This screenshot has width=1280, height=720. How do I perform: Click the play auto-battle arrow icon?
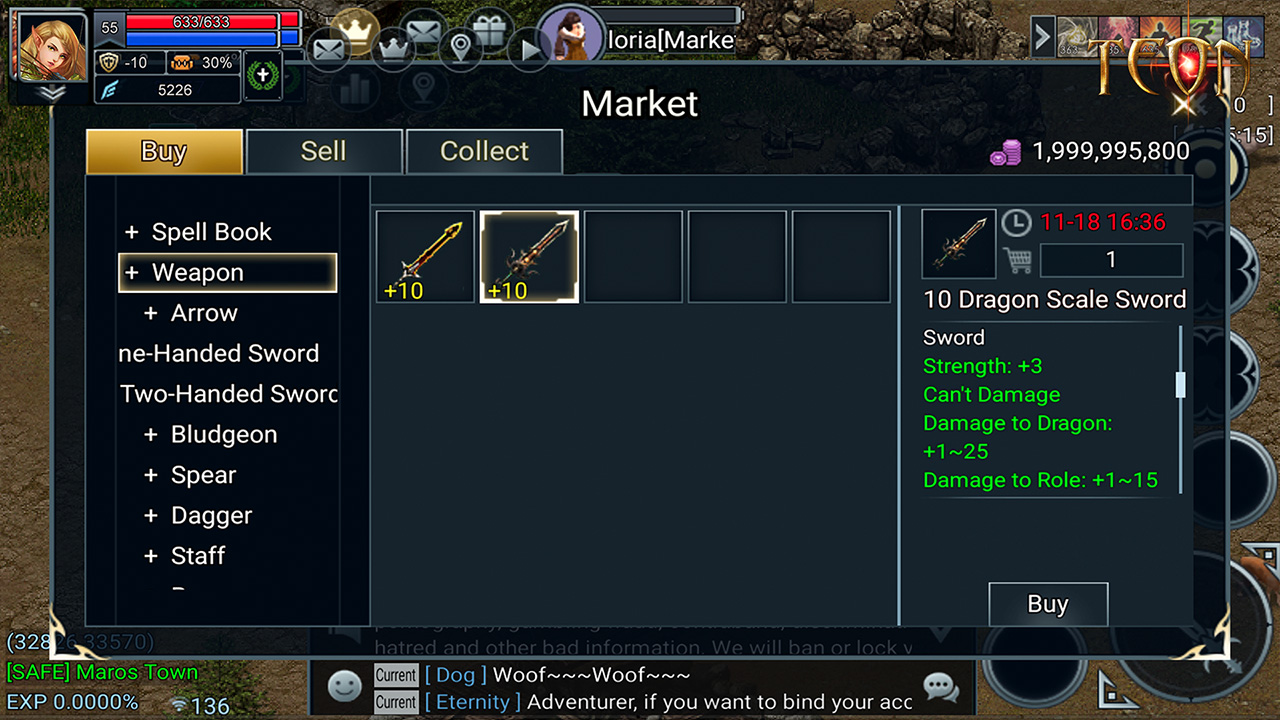pyautogui.click(x=529, y=49)
